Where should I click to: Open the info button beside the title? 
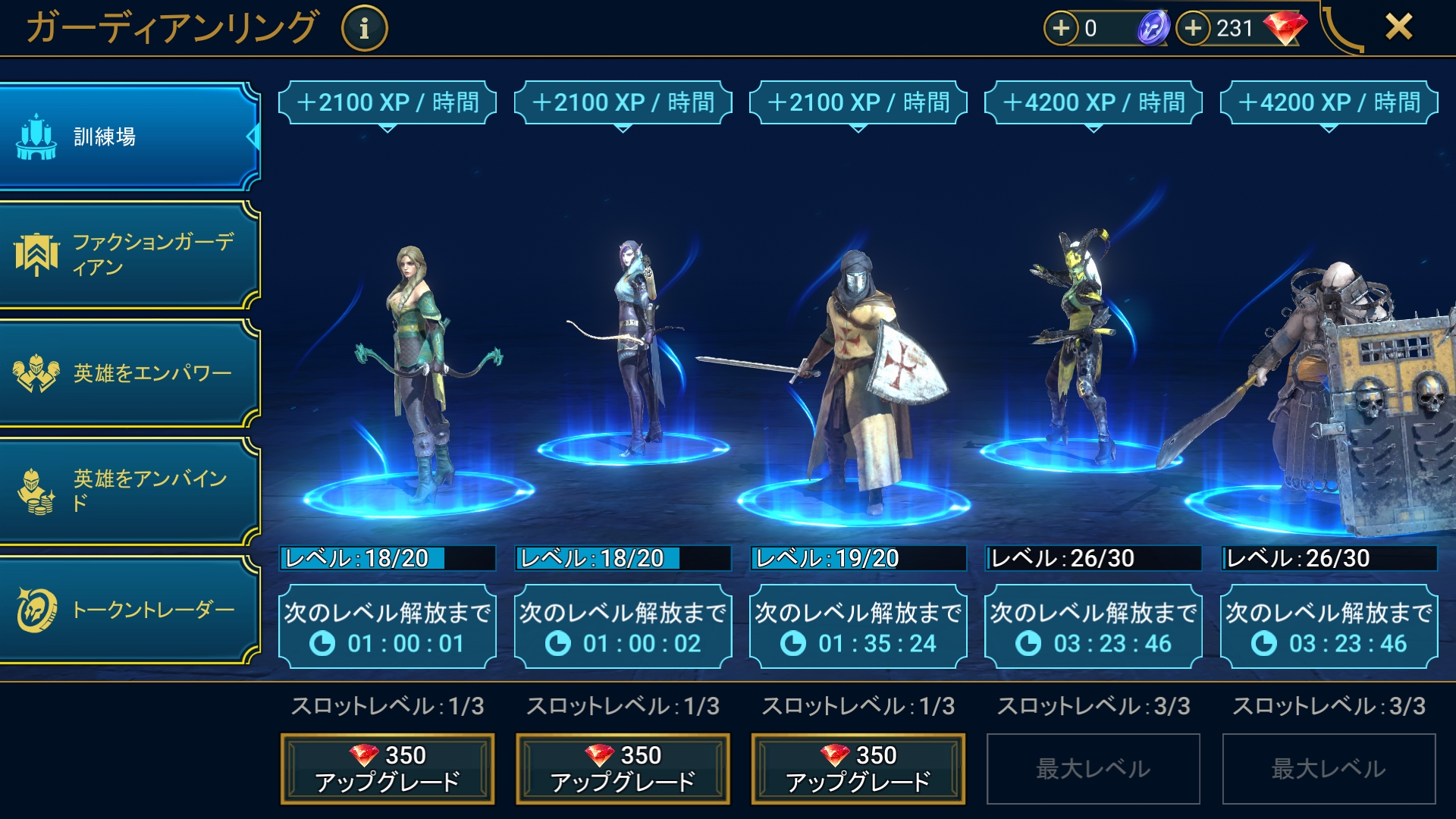click(364, 29)
